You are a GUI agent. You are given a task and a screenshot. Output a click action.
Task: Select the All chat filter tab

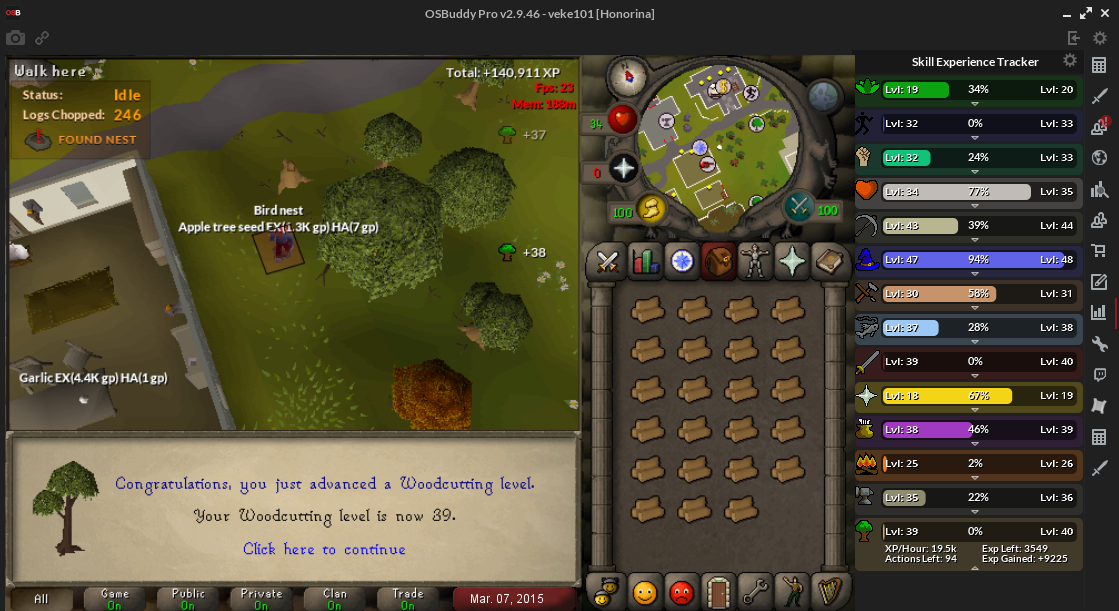(x=41, y=599)
